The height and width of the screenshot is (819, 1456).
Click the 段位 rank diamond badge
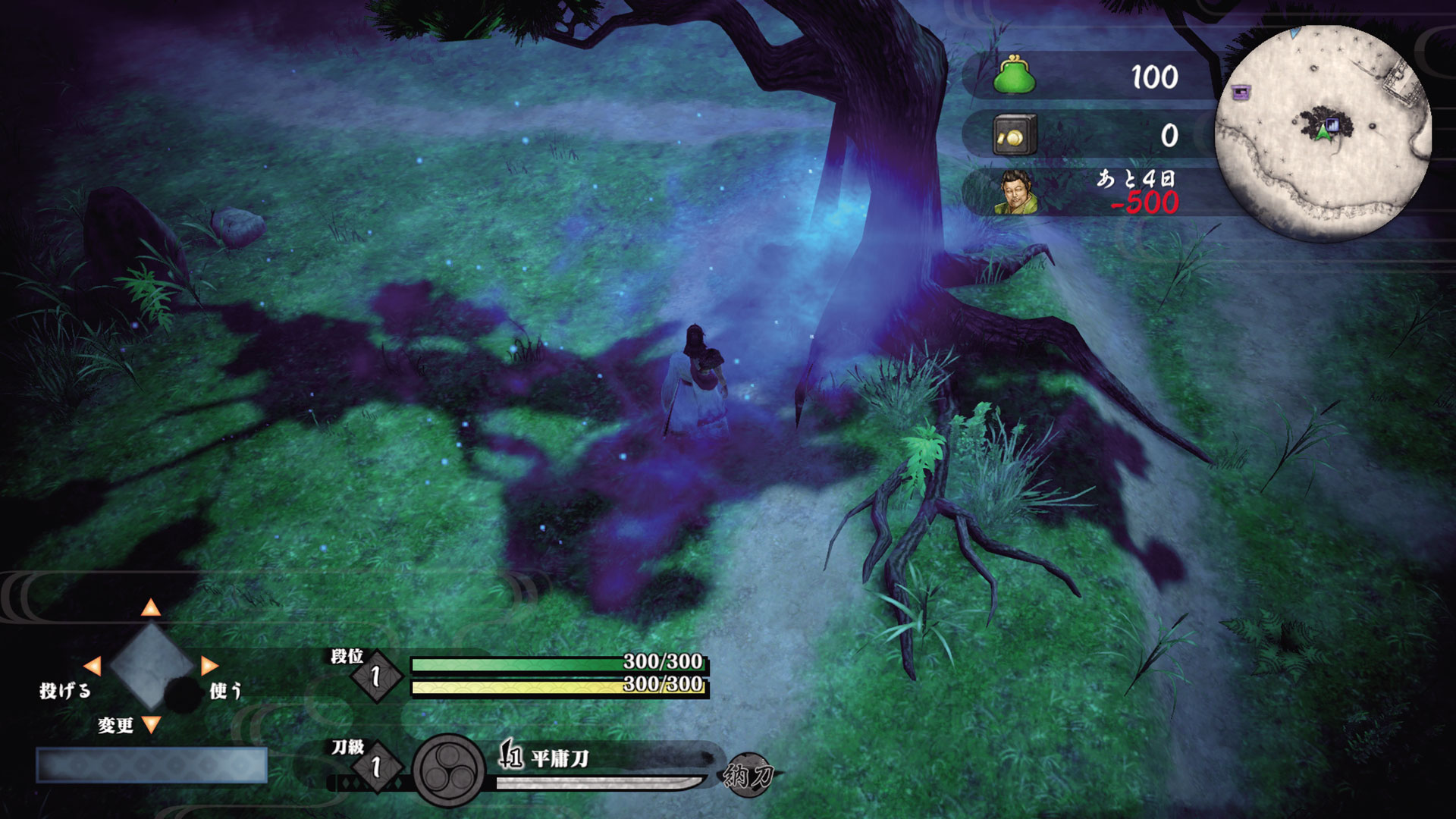[x=376, y=676]
